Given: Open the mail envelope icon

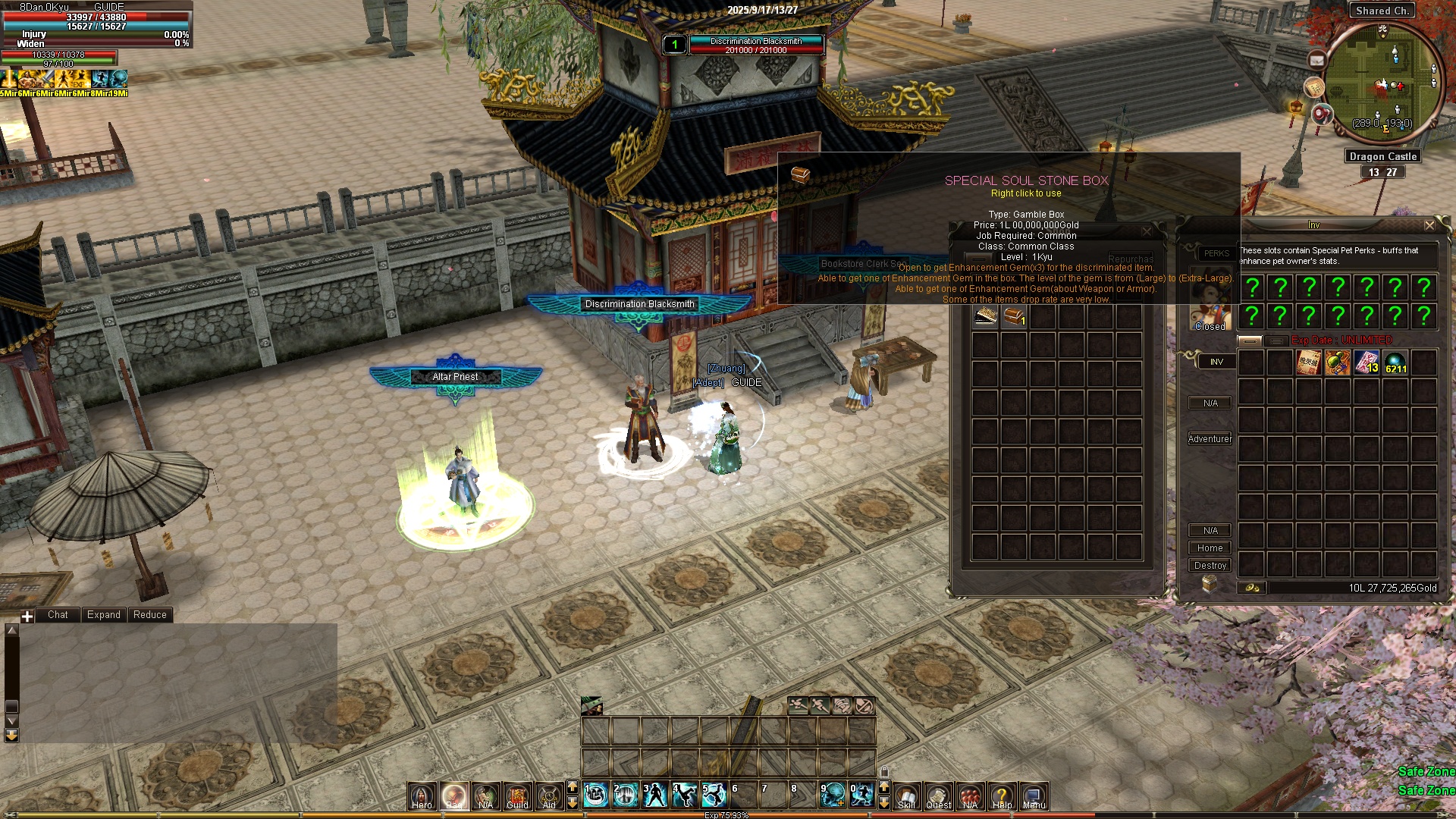Looking at the screenshot, I should [x=1316, y=60].
